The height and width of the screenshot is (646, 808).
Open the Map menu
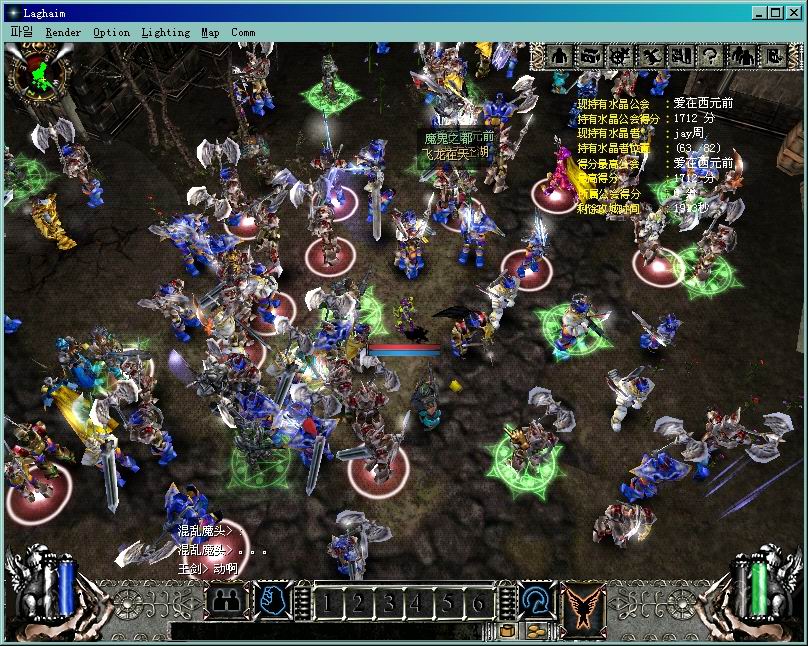click(210, 32)
